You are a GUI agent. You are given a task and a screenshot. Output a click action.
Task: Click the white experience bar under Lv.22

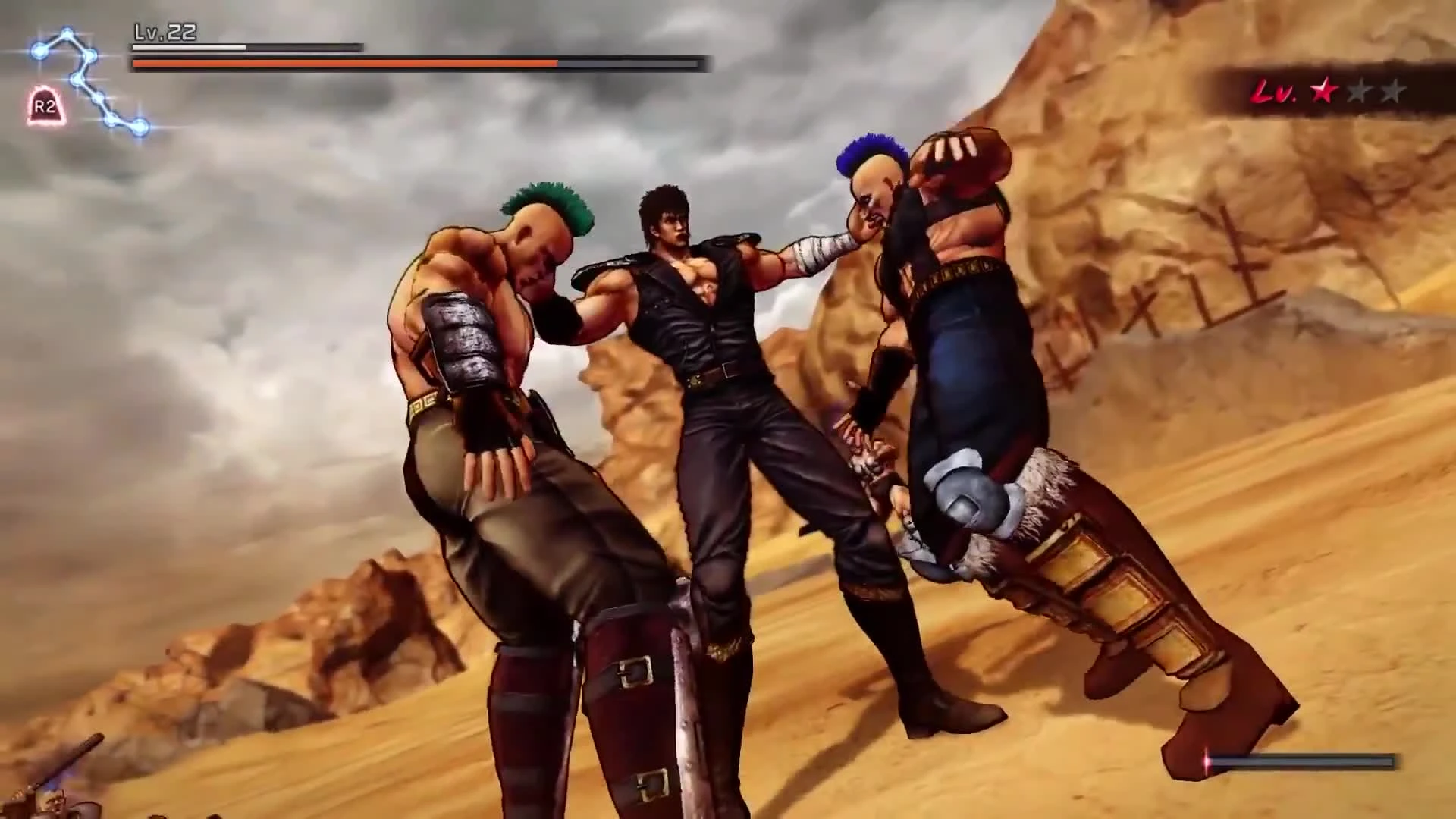(190, 47)
